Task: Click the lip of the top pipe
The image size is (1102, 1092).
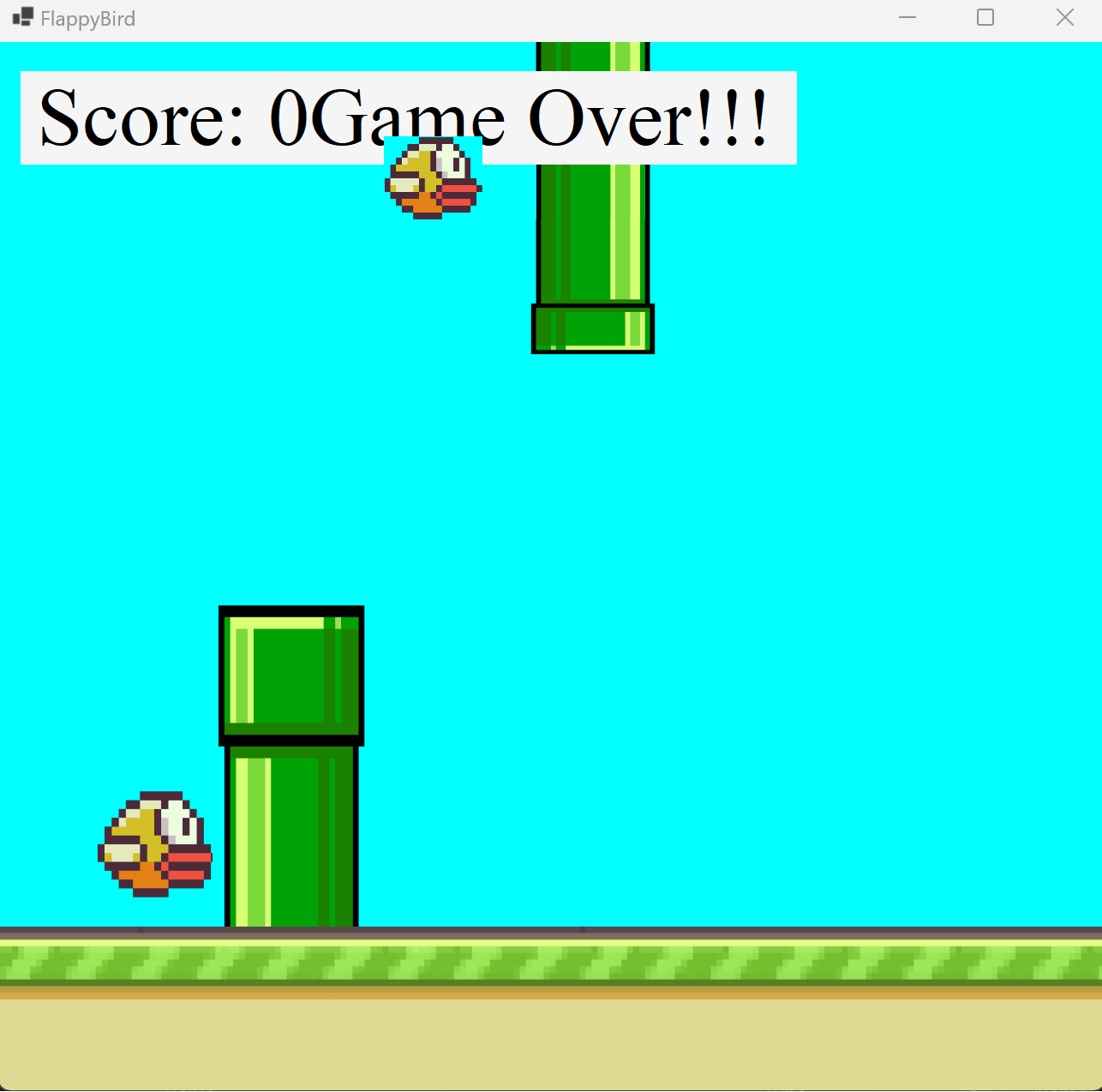Action: [x=592, y=328]
